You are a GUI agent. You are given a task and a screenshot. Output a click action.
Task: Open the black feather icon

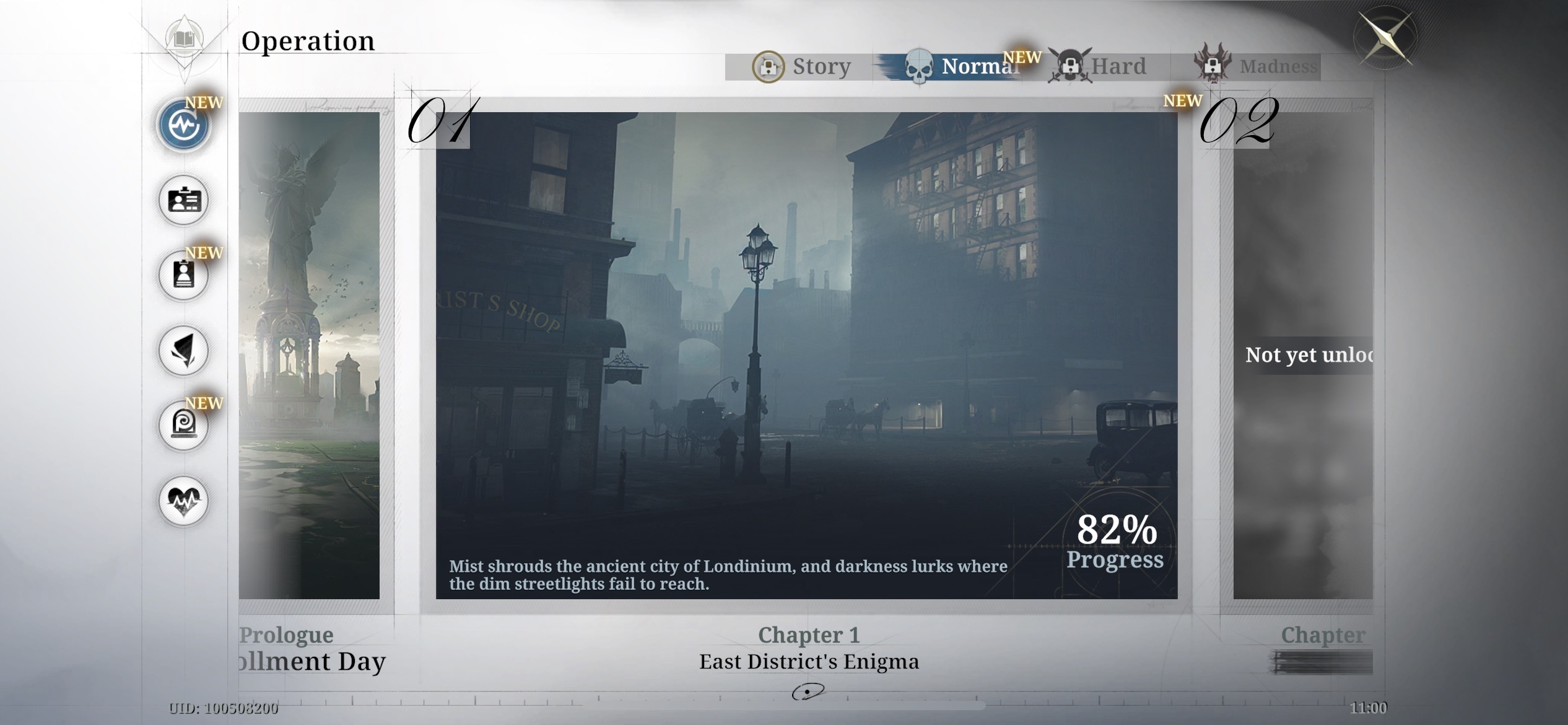184,351
